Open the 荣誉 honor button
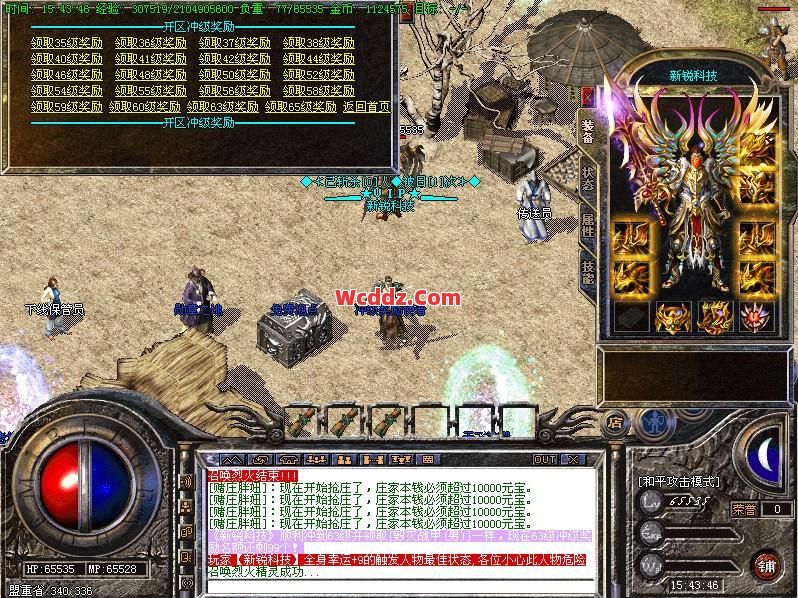 point(744,509)
